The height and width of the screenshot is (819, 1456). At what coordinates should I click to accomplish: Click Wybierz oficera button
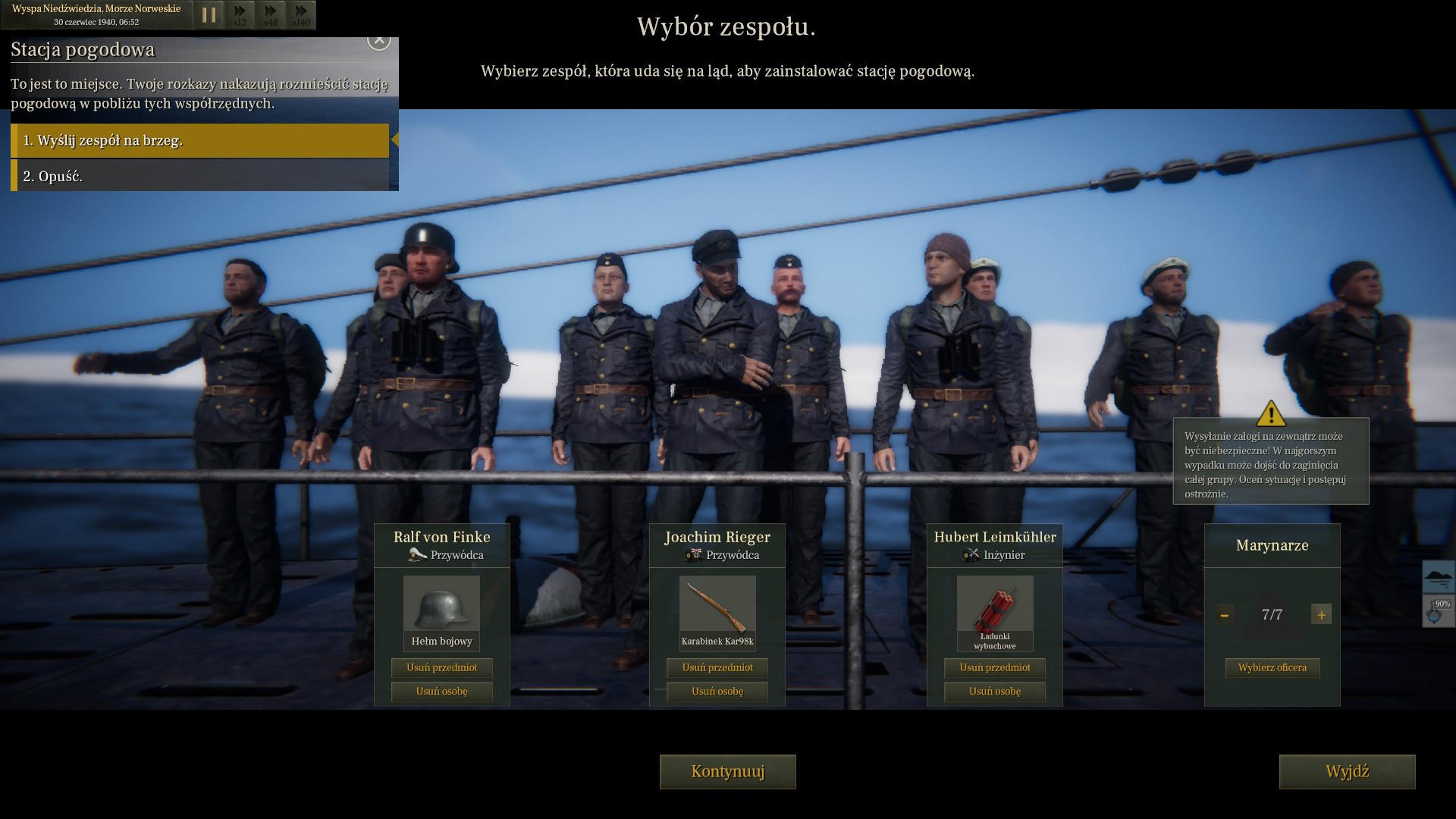[x=1272, y=667]
